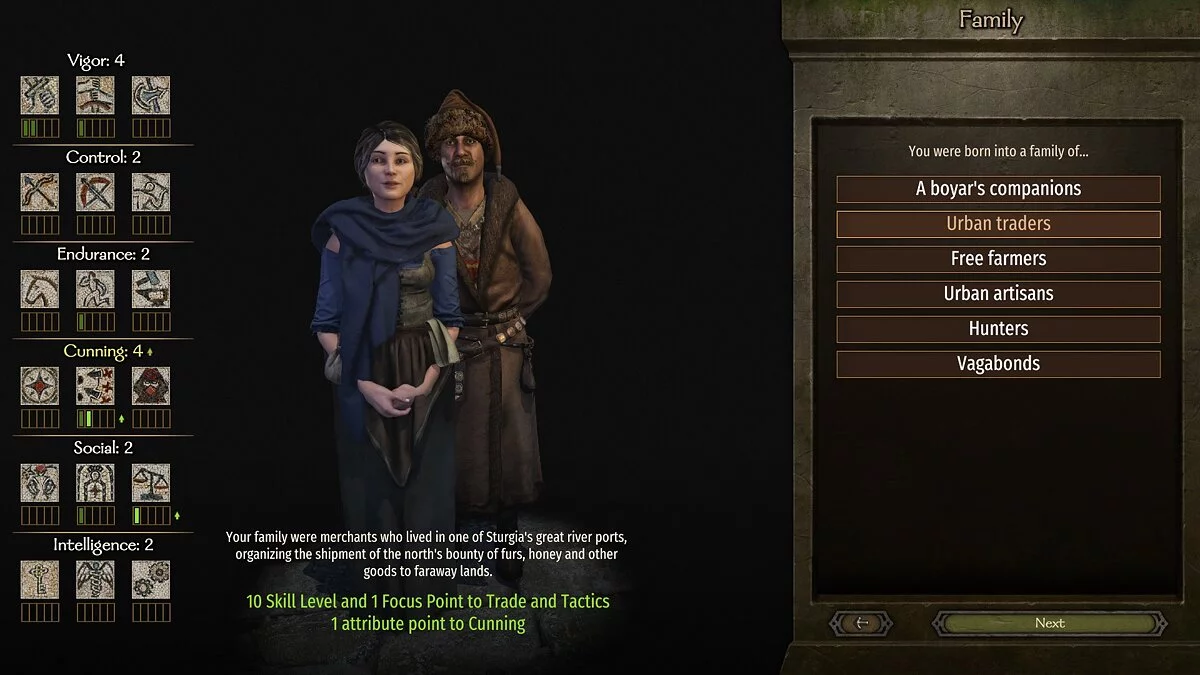The image size is (1200, 675).
Task: Go back with the left arrow button
Action: 862,623
